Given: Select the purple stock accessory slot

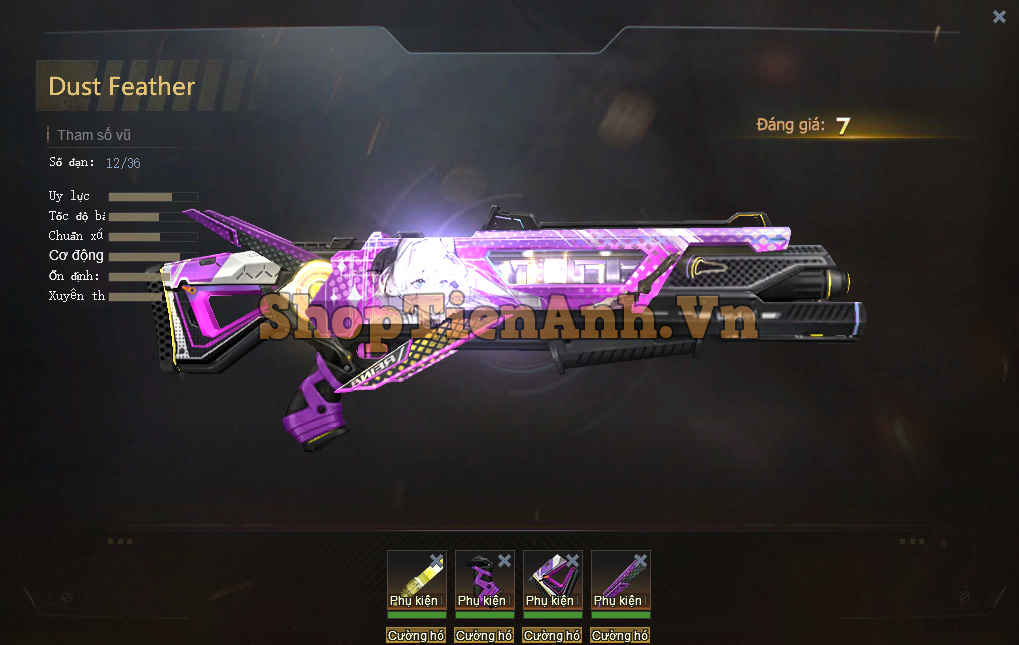Looking at the screenshot, I should 550,582.
